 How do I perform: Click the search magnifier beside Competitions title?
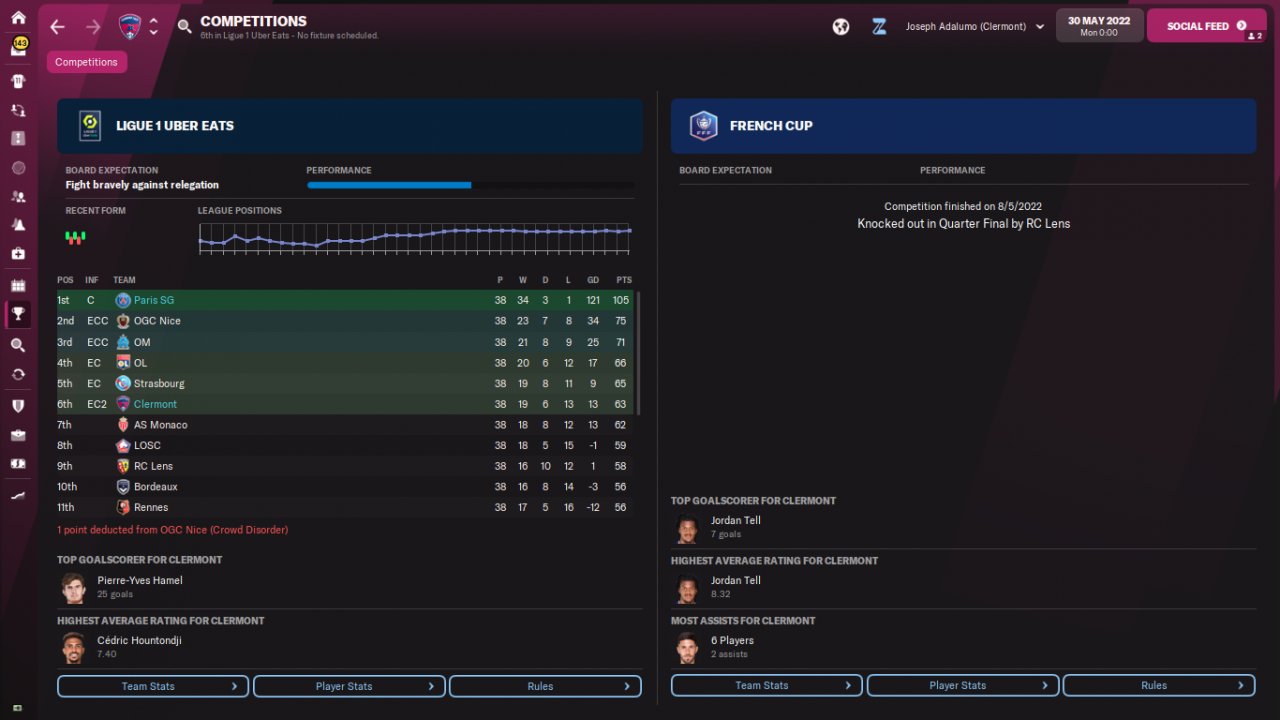pos(184,27)
